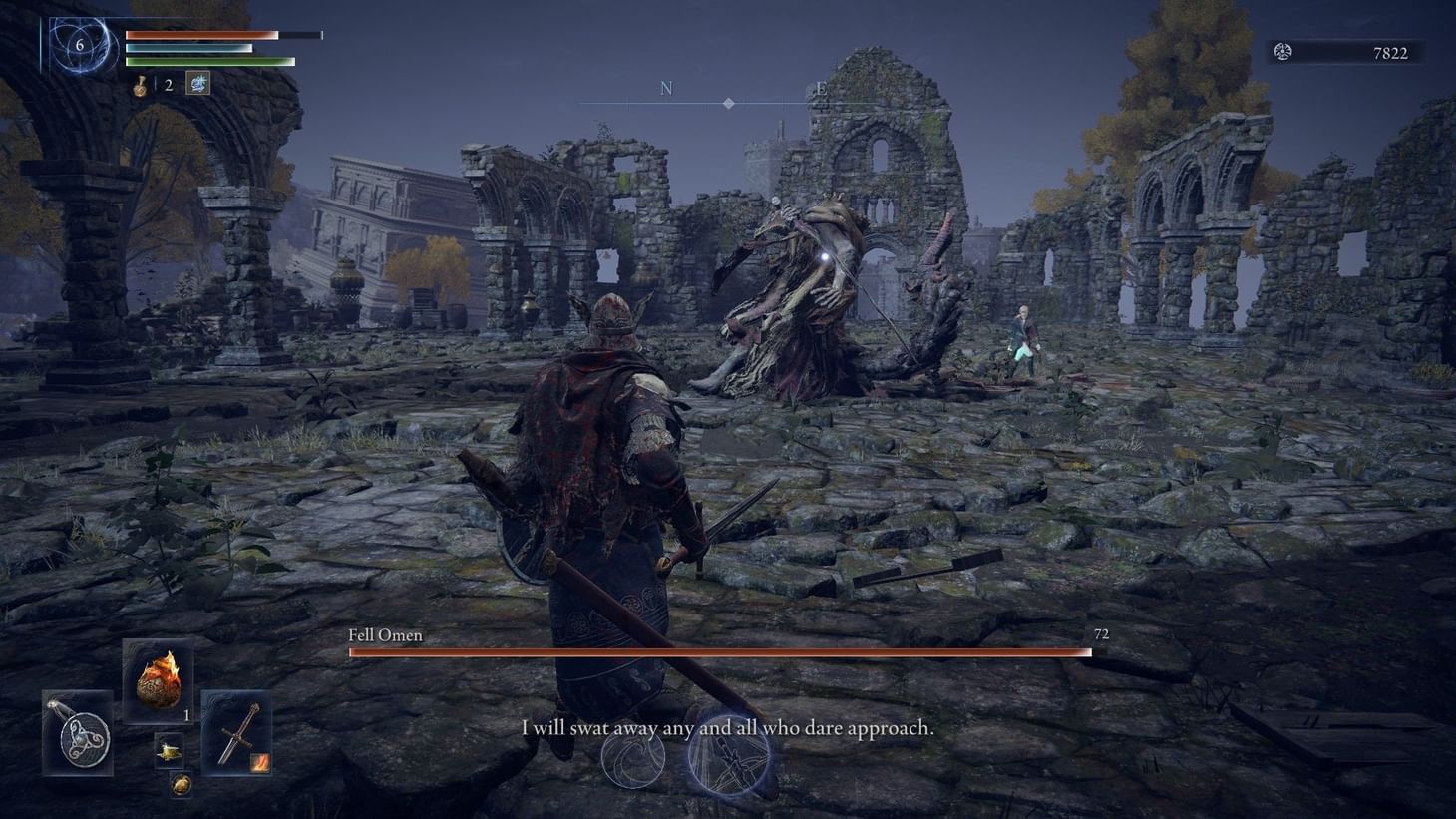This screenshot has height=819, width=1456.
Task: Expand the compass diamond marker
Action: [x=729, y=102]
